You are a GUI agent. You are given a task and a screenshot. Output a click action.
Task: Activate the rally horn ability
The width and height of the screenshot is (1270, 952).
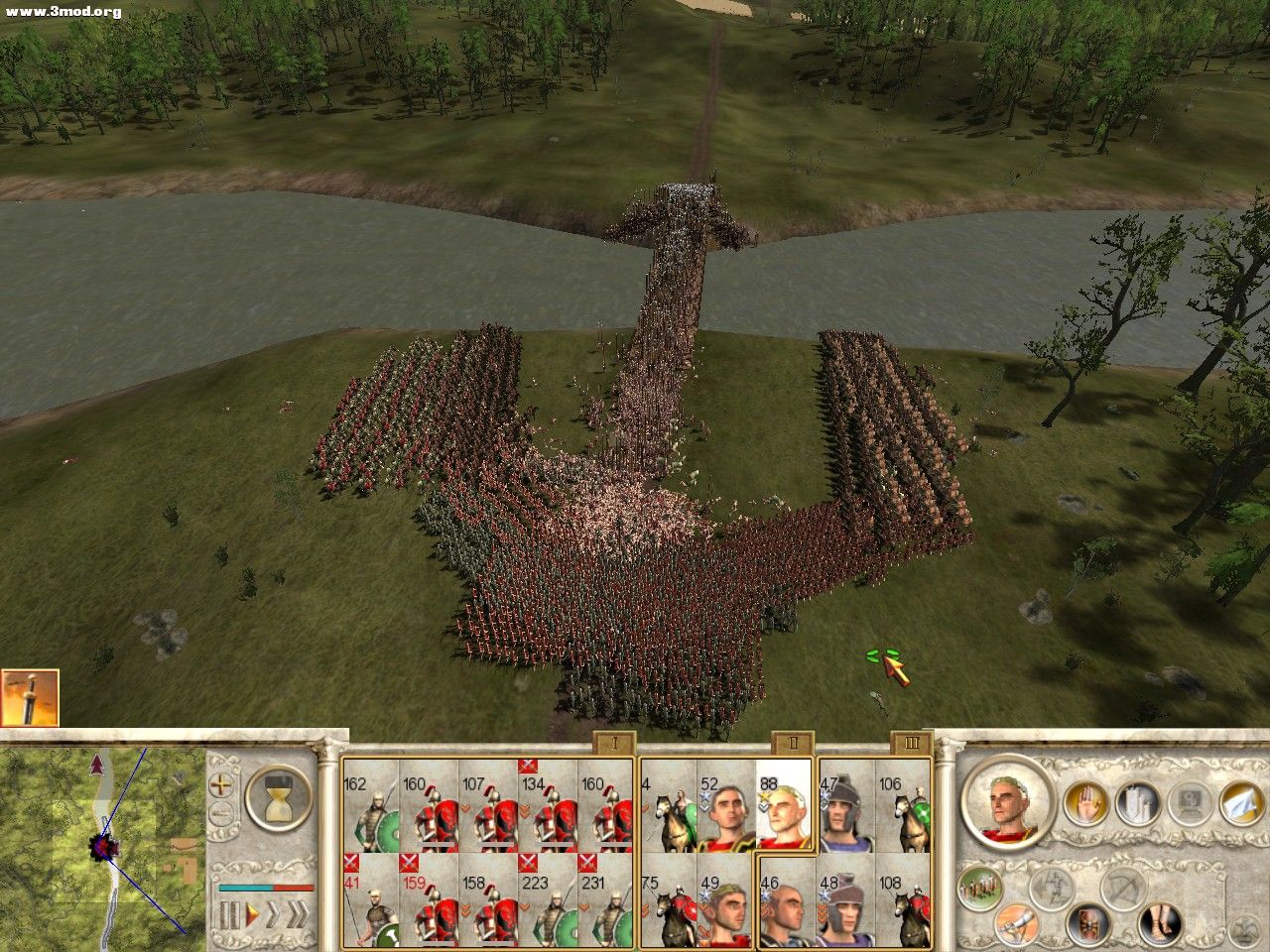[x=1015, y=923]
